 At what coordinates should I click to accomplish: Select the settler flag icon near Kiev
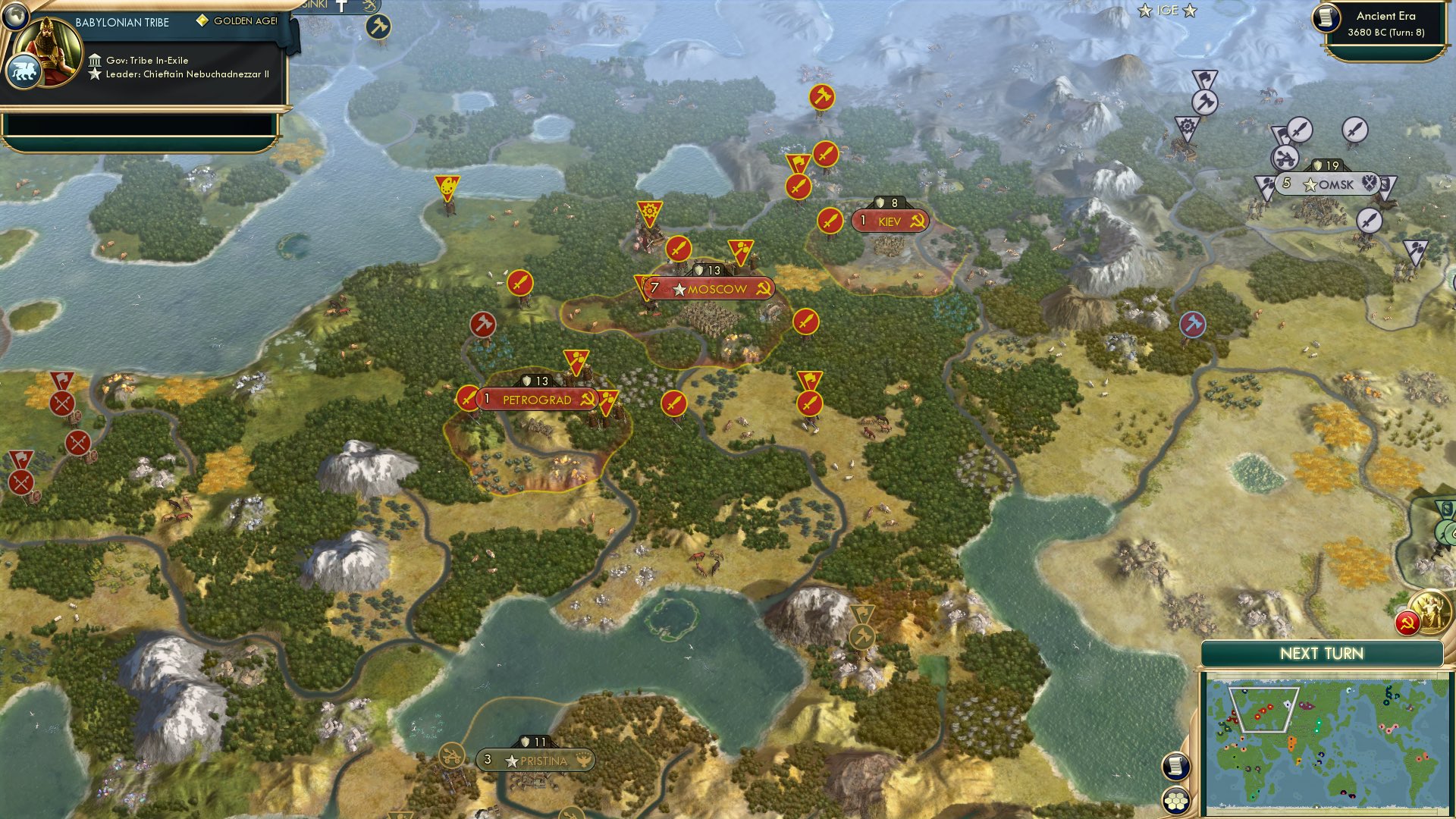798,164
